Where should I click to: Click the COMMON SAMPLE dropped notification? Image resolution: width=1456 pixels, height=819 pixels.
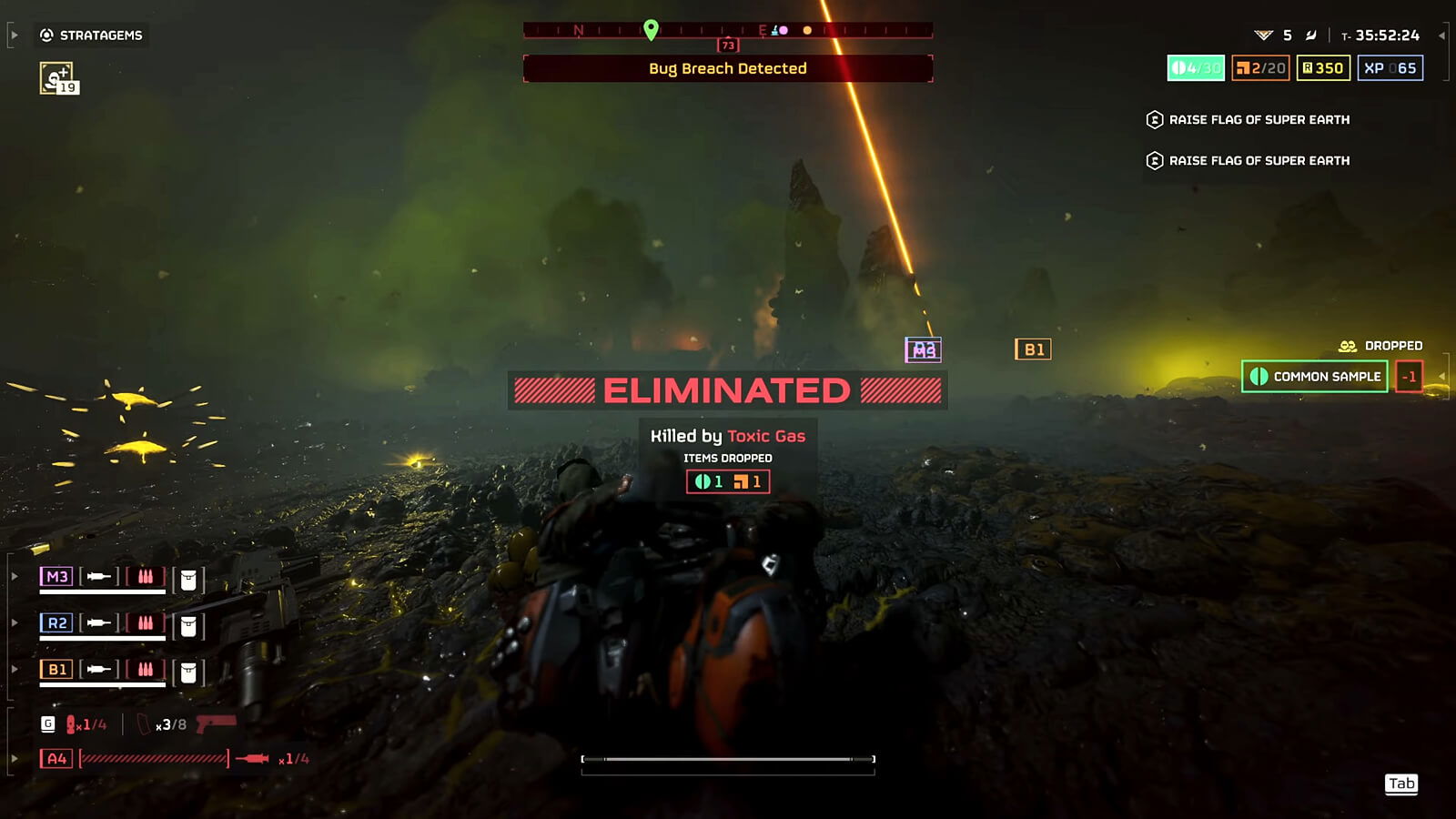tap(1314, 376)
